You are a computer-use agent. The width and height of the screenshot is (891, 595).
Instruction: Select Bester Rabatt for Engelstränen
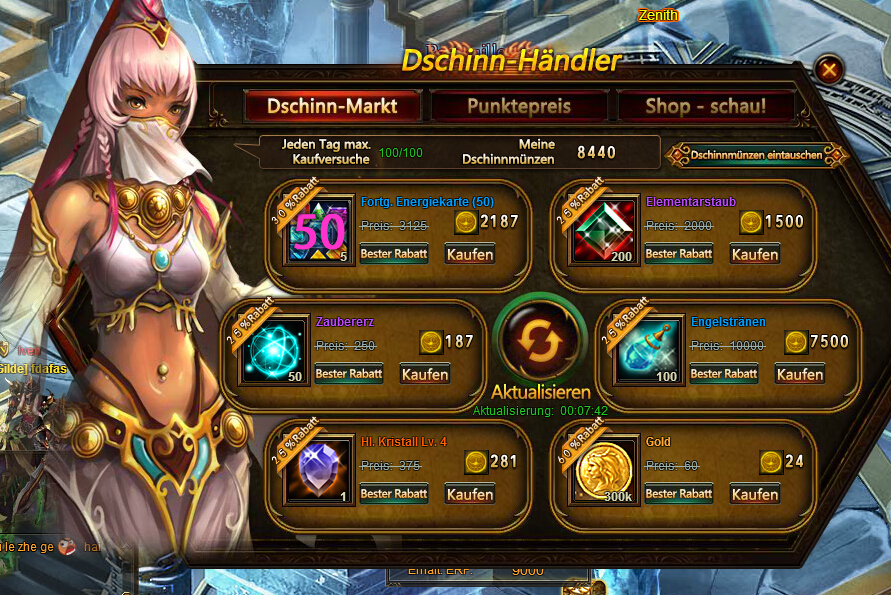point(724,374)
